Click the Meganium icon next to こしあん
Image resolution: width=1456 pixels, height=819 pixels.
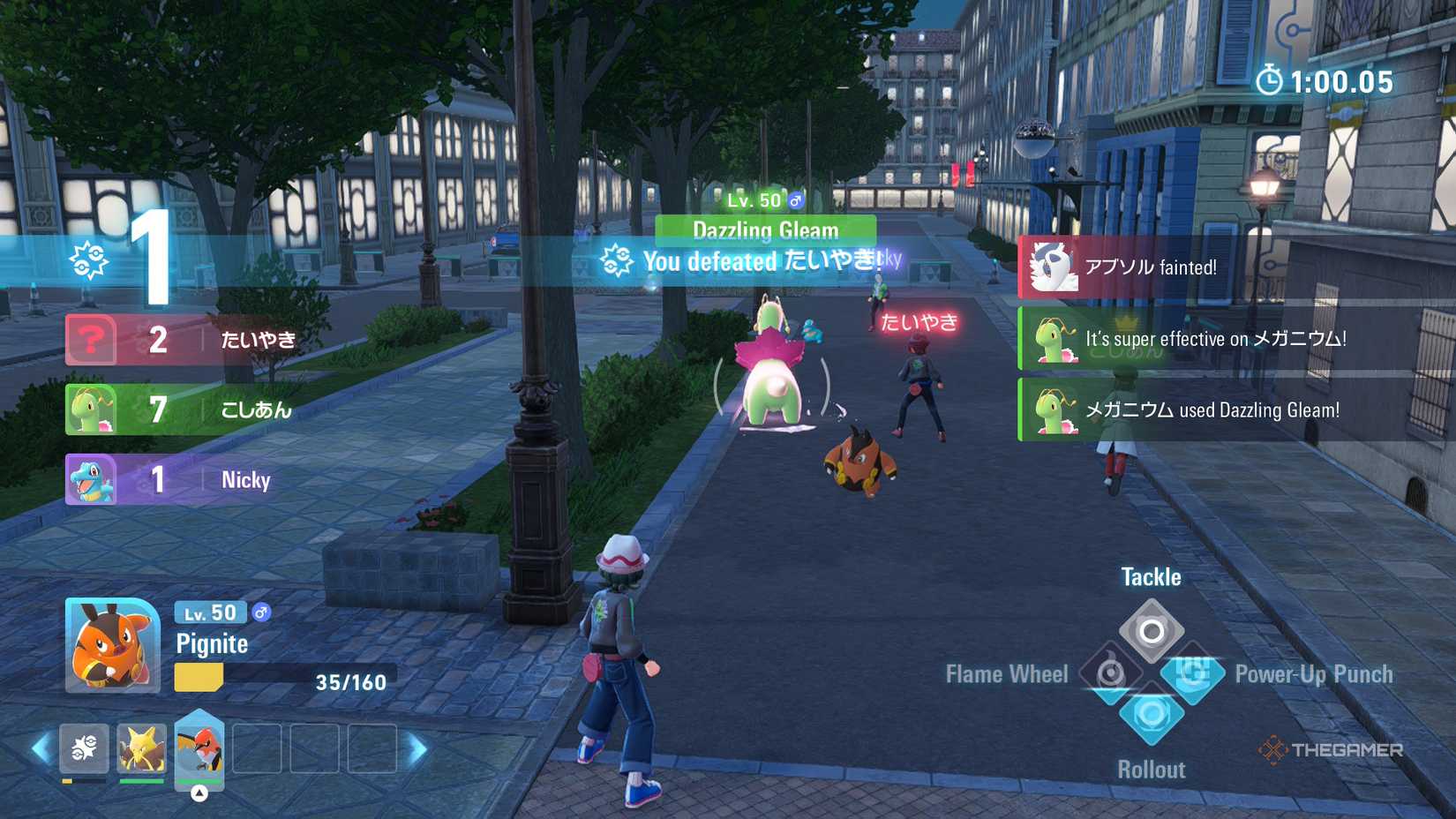click(92, 409)
